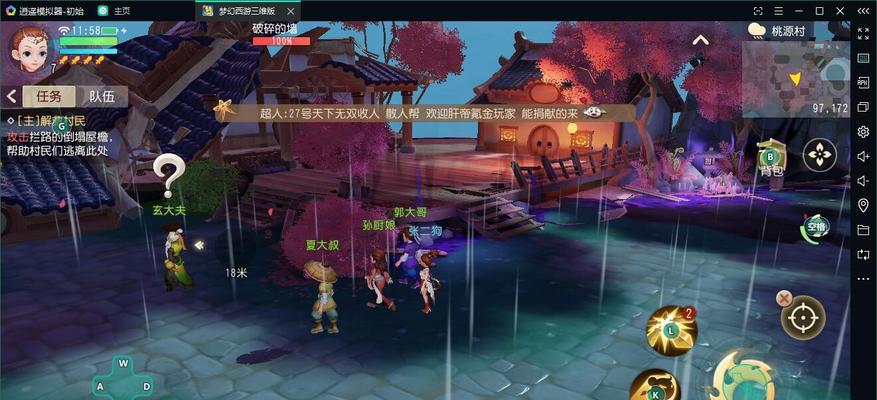This screenshot has height=400, width=877.
Task: Activate the orange skill with the L badge
Action: [670, 330]
